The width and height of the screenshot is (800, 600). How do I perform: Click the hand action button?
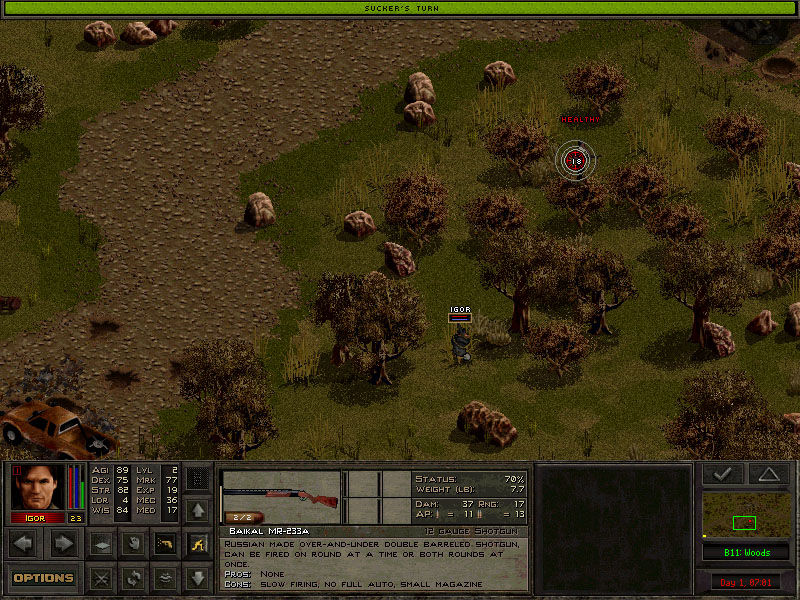click(132, 544)
